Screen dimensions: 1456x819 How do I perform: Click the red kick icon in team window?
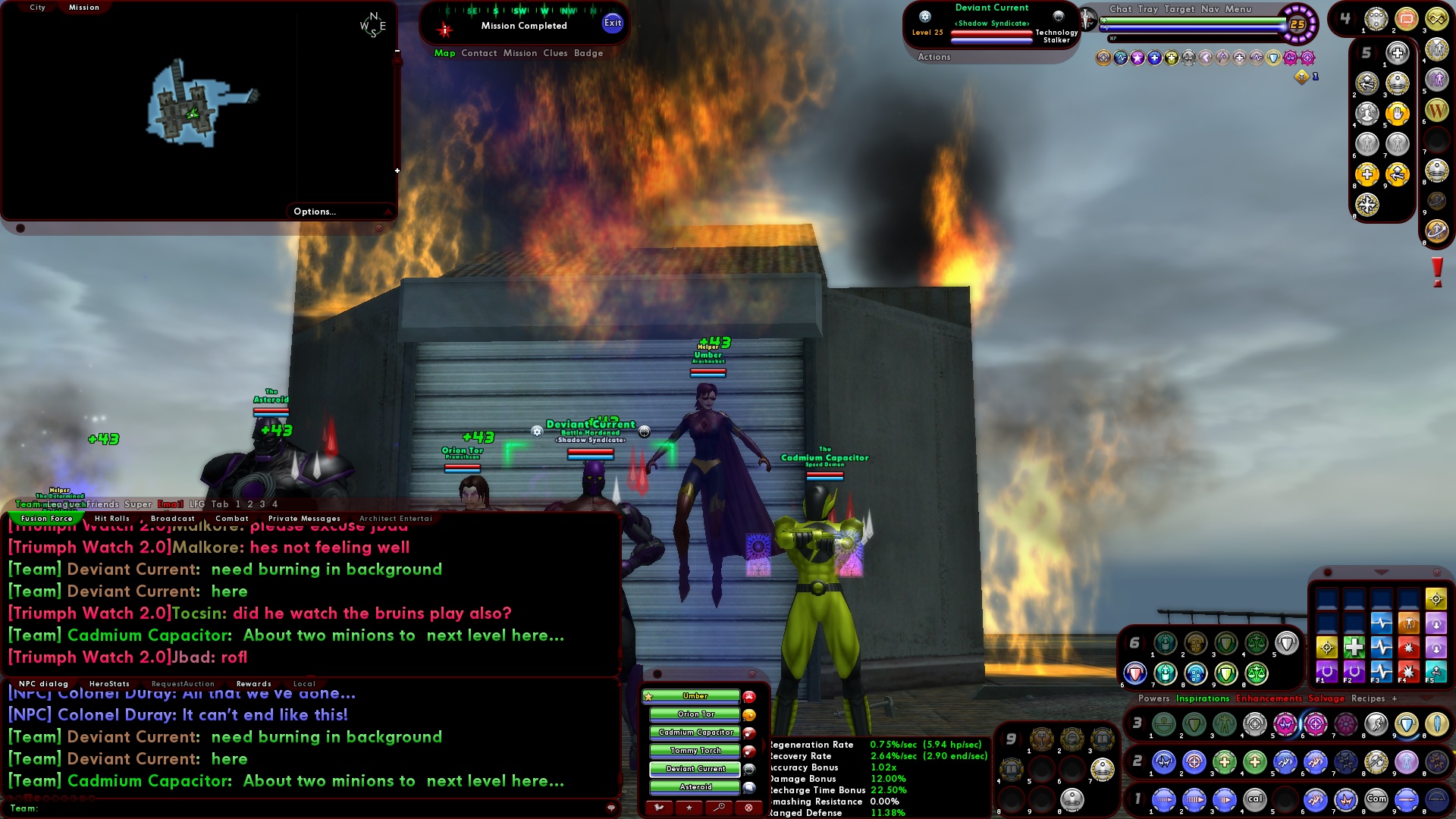pyautogui.click(x=748, y=807)
